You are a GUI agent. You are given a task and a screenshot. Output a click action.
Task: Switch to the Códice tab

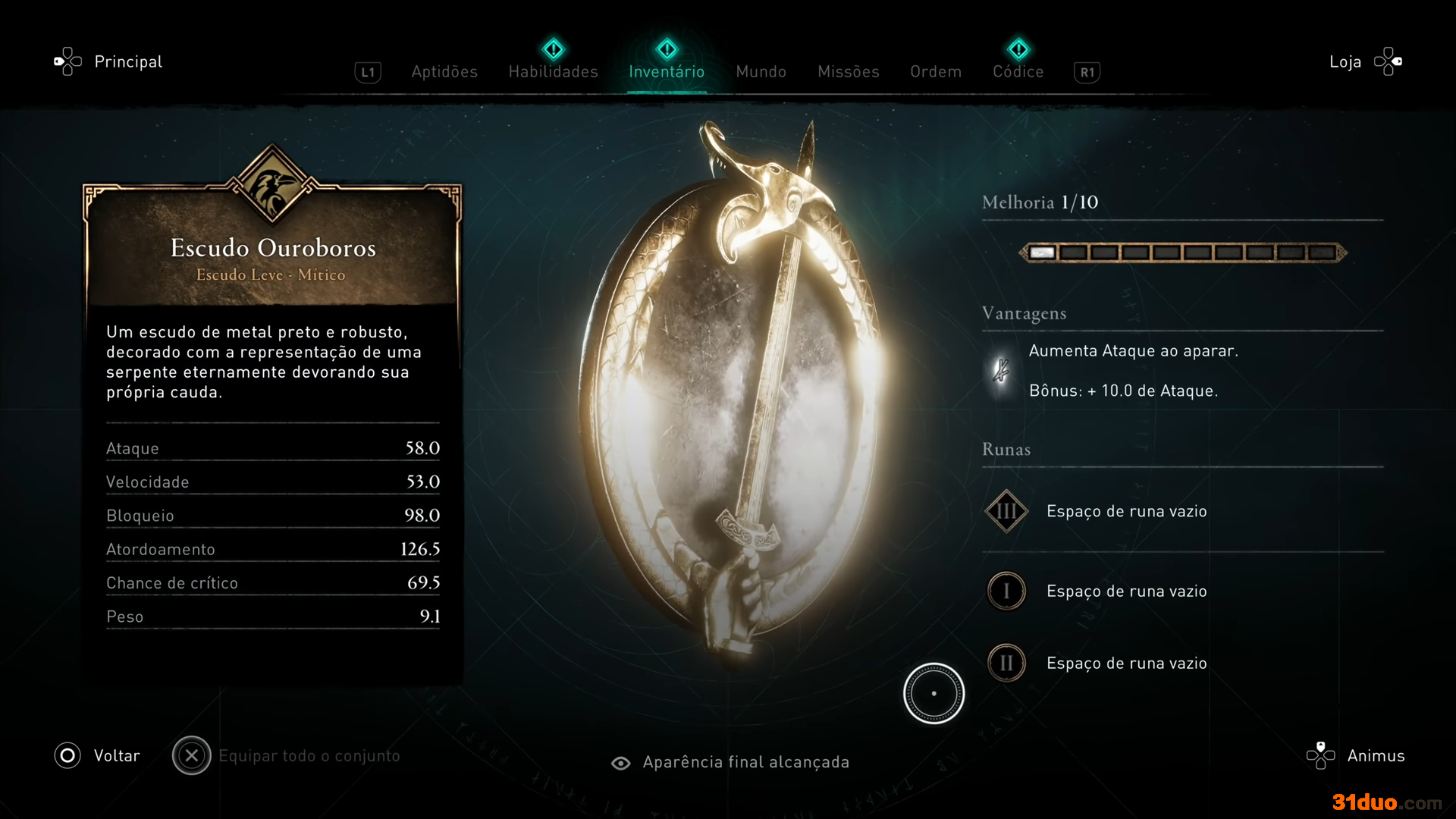coord(1018,71)
